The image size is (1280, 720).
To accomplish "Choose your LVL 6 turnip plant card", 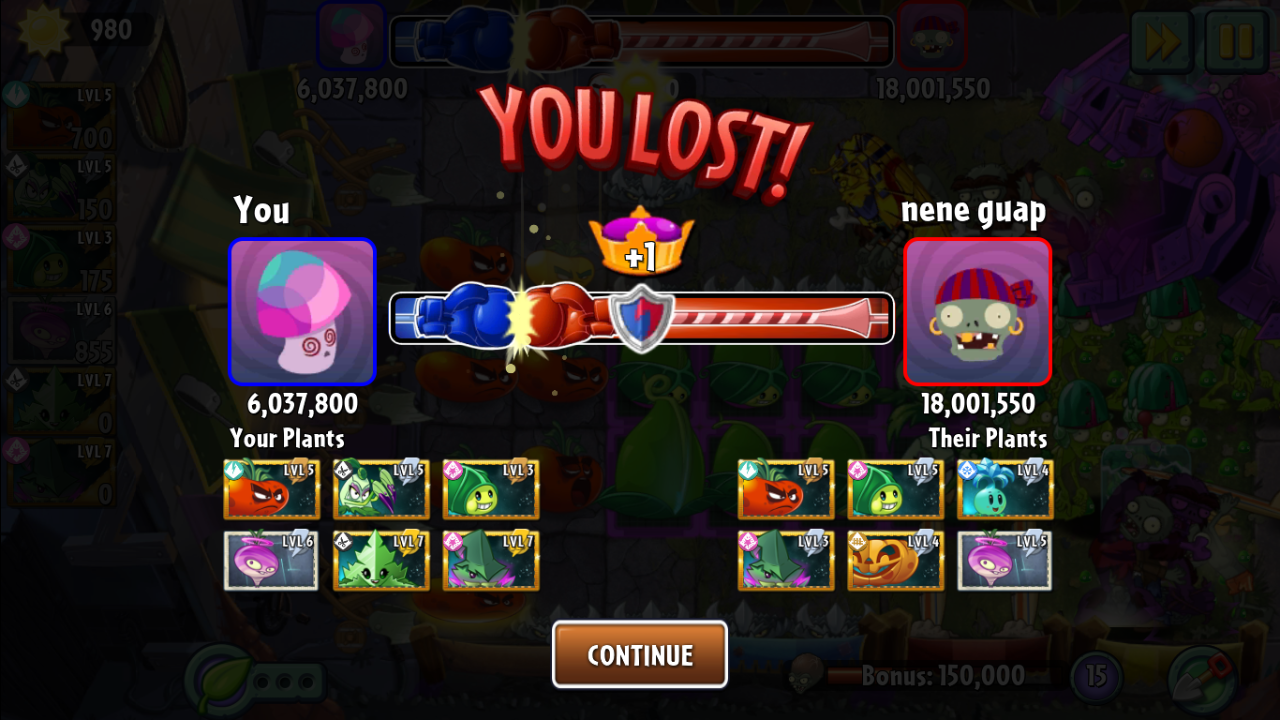I will coord(271,560).
